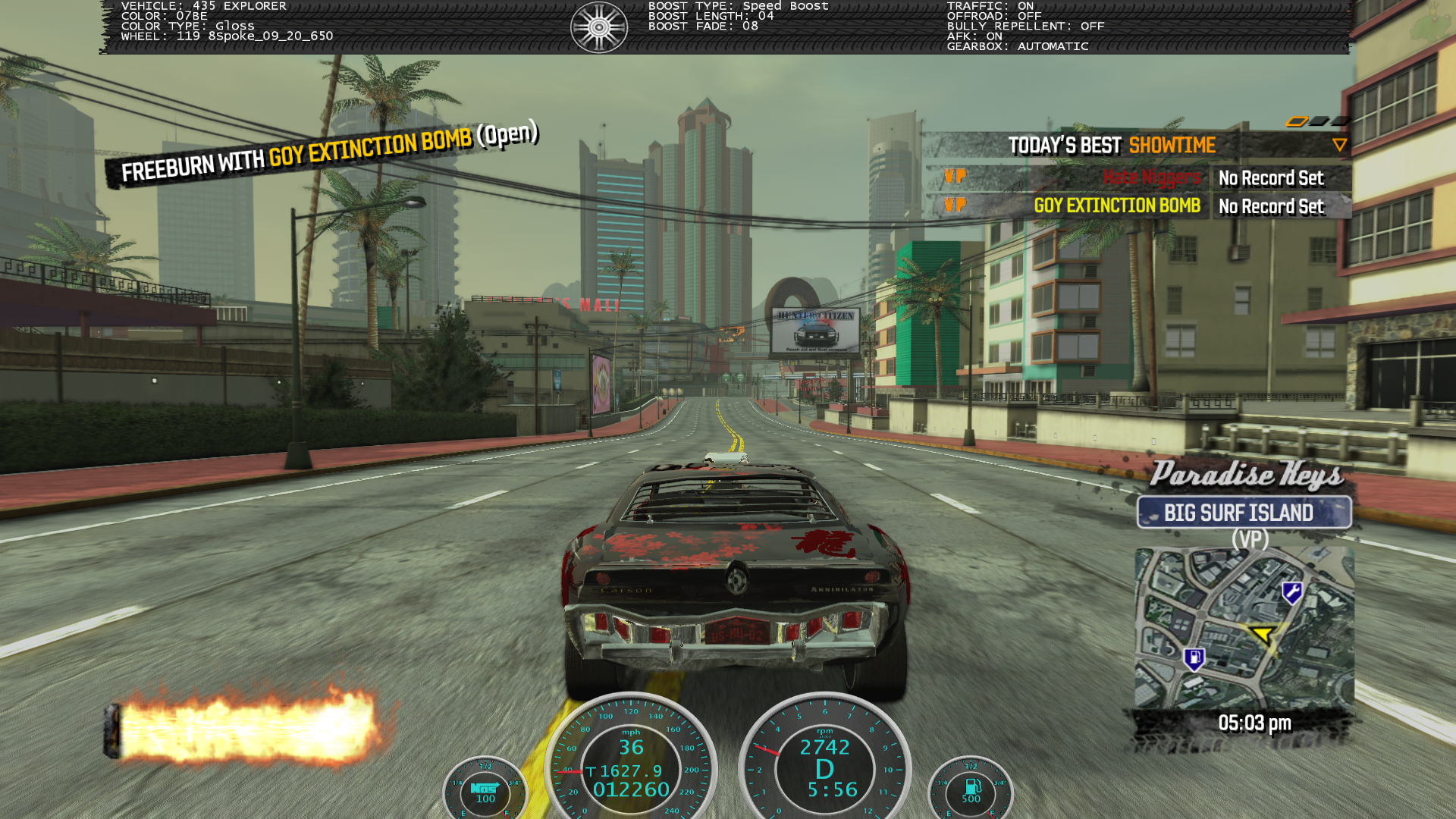Screen dimensions: 1456x819
Task: Click the wheel emblem in top bar
Action: (599, 27)
